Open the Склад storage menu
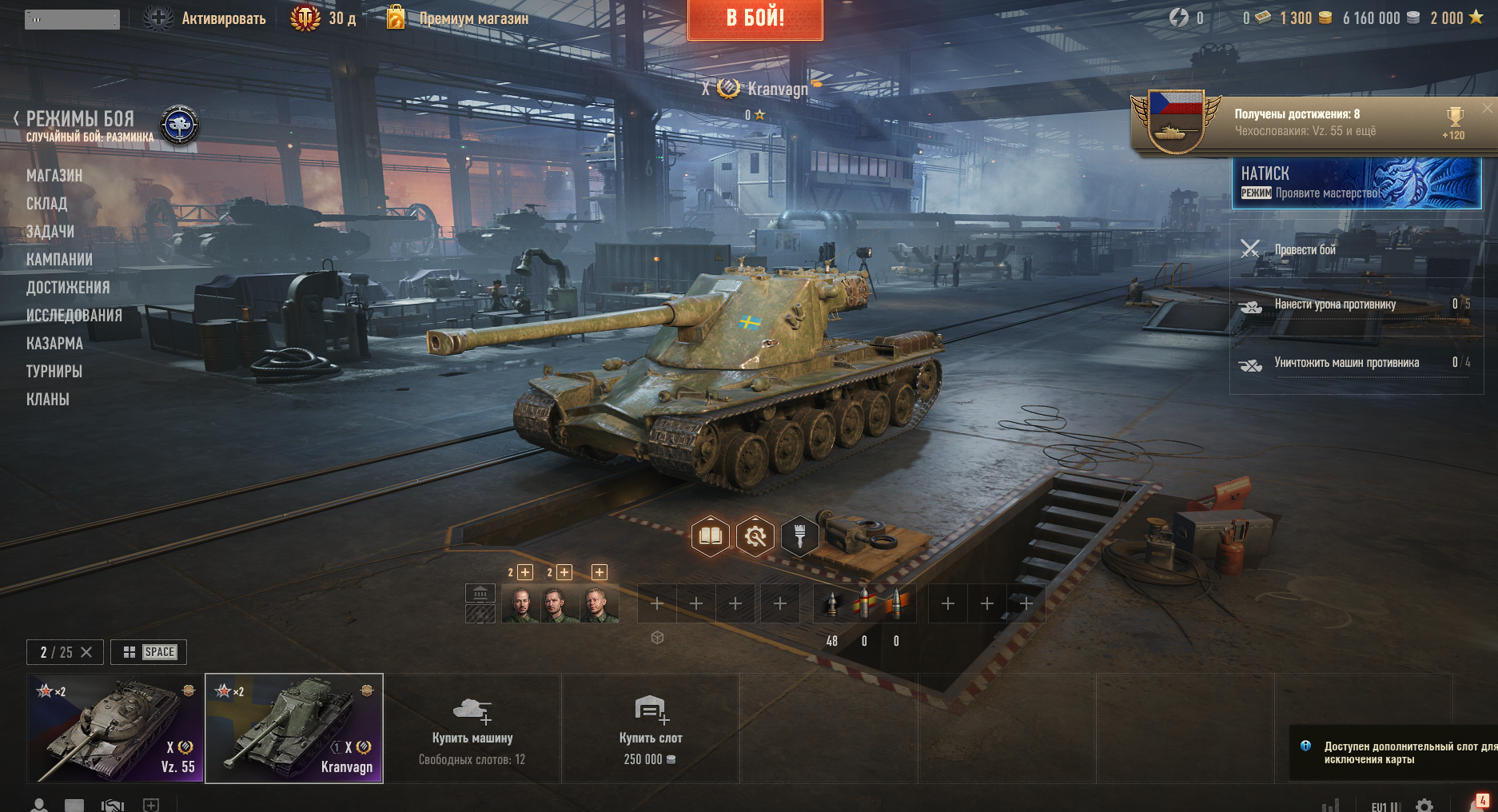1498x812 pixels. (46, 204)
